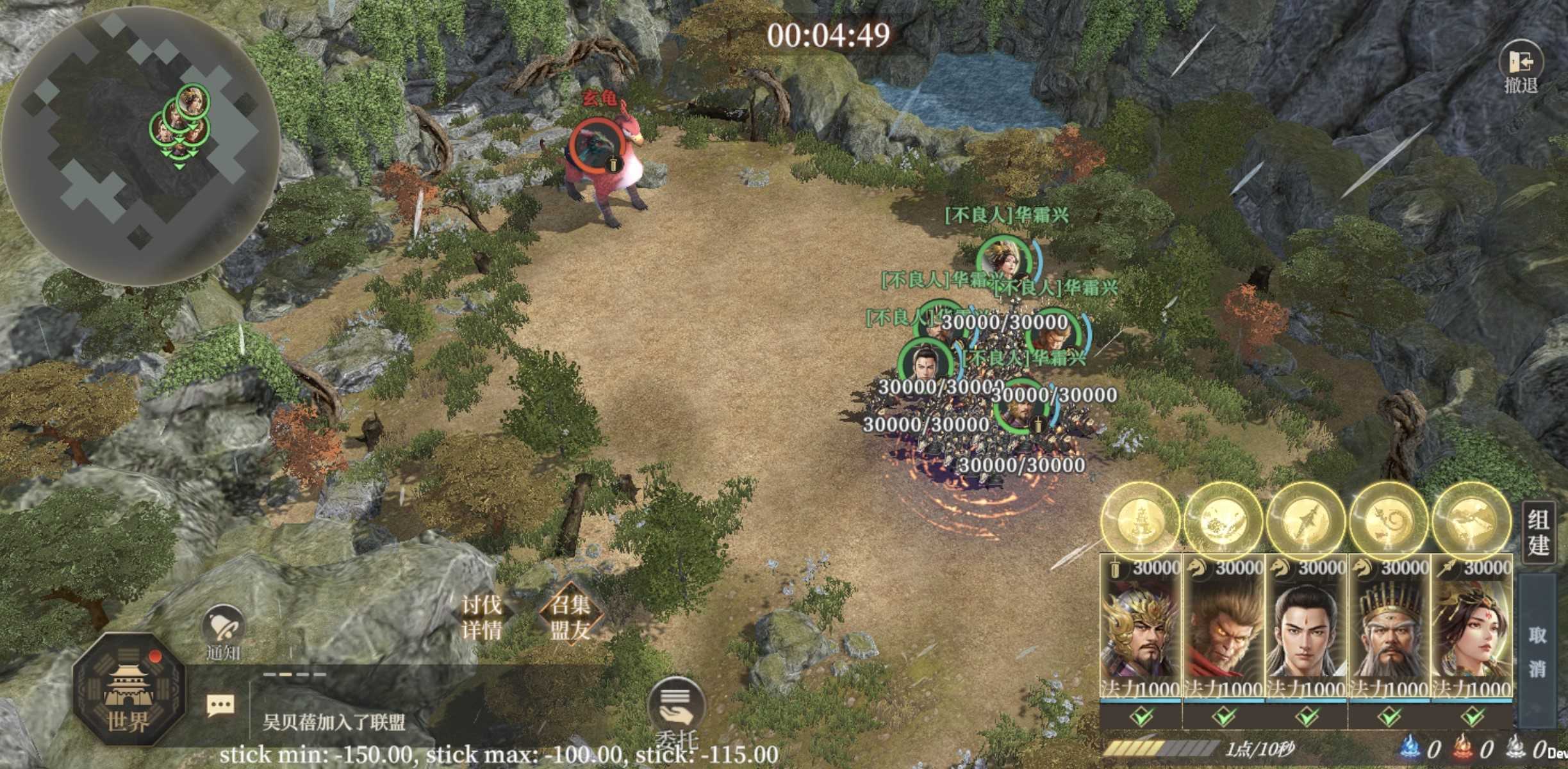Image resolution: width=1568 pixels, height=769 pixels.
Task: Toggle the checkmark under the monkey king card
Action: tap(1224, 716)
